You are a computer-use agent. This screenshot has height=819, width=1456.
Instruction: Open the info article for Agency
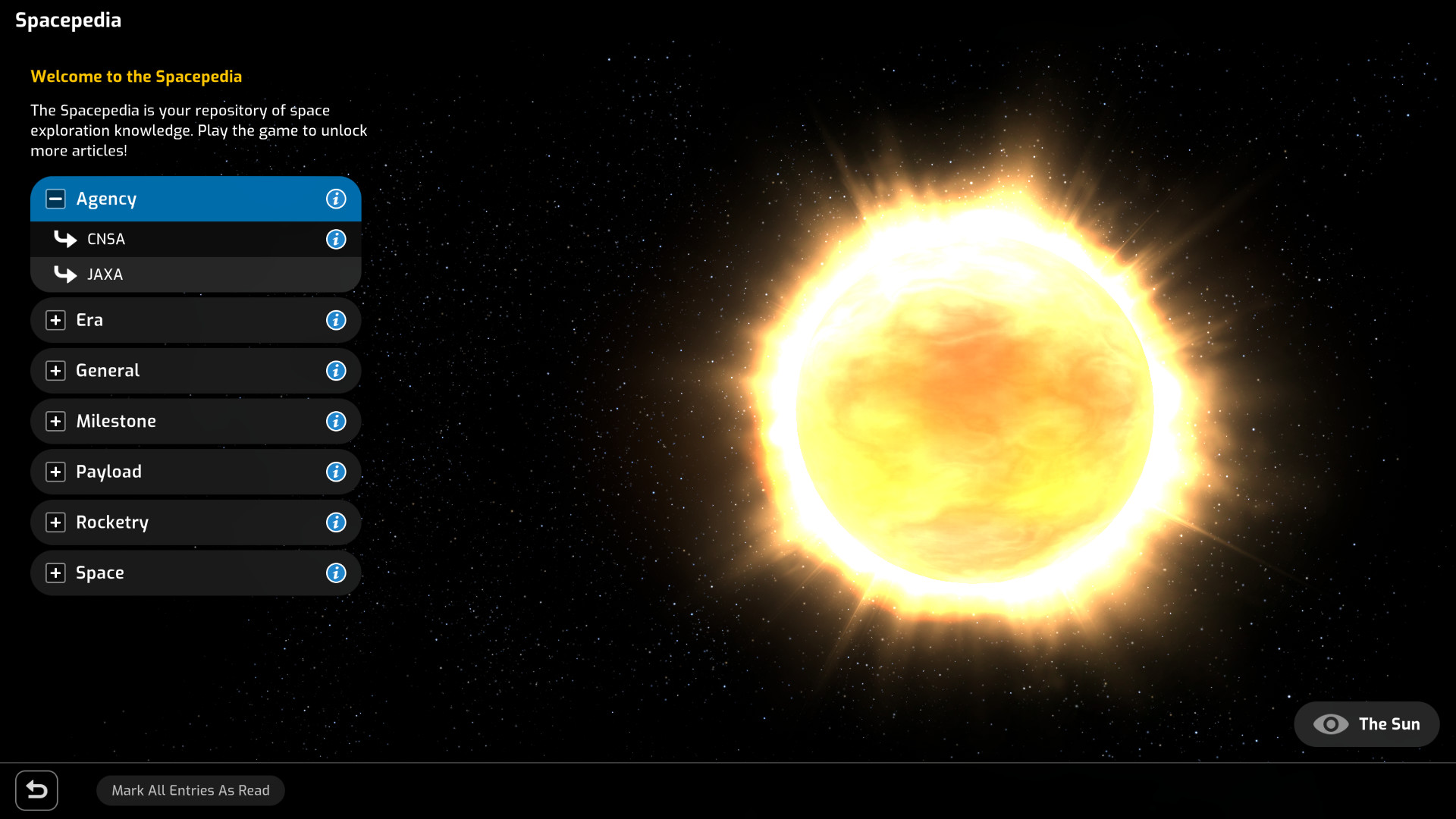336,199
